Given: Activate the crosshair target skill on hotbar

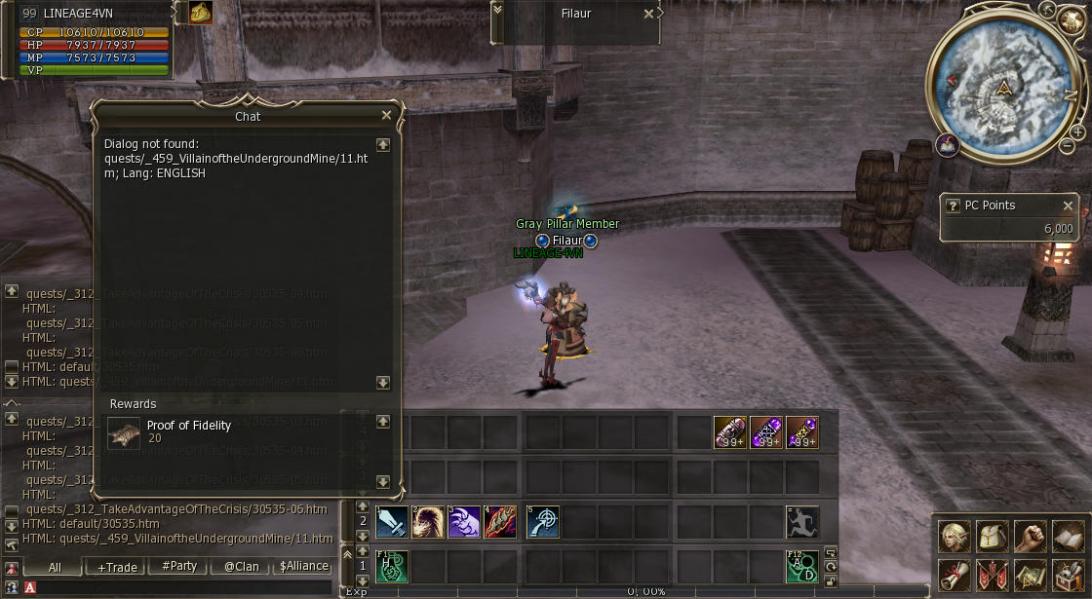Looking at the screenshot, I should click(x=543, y=522).
